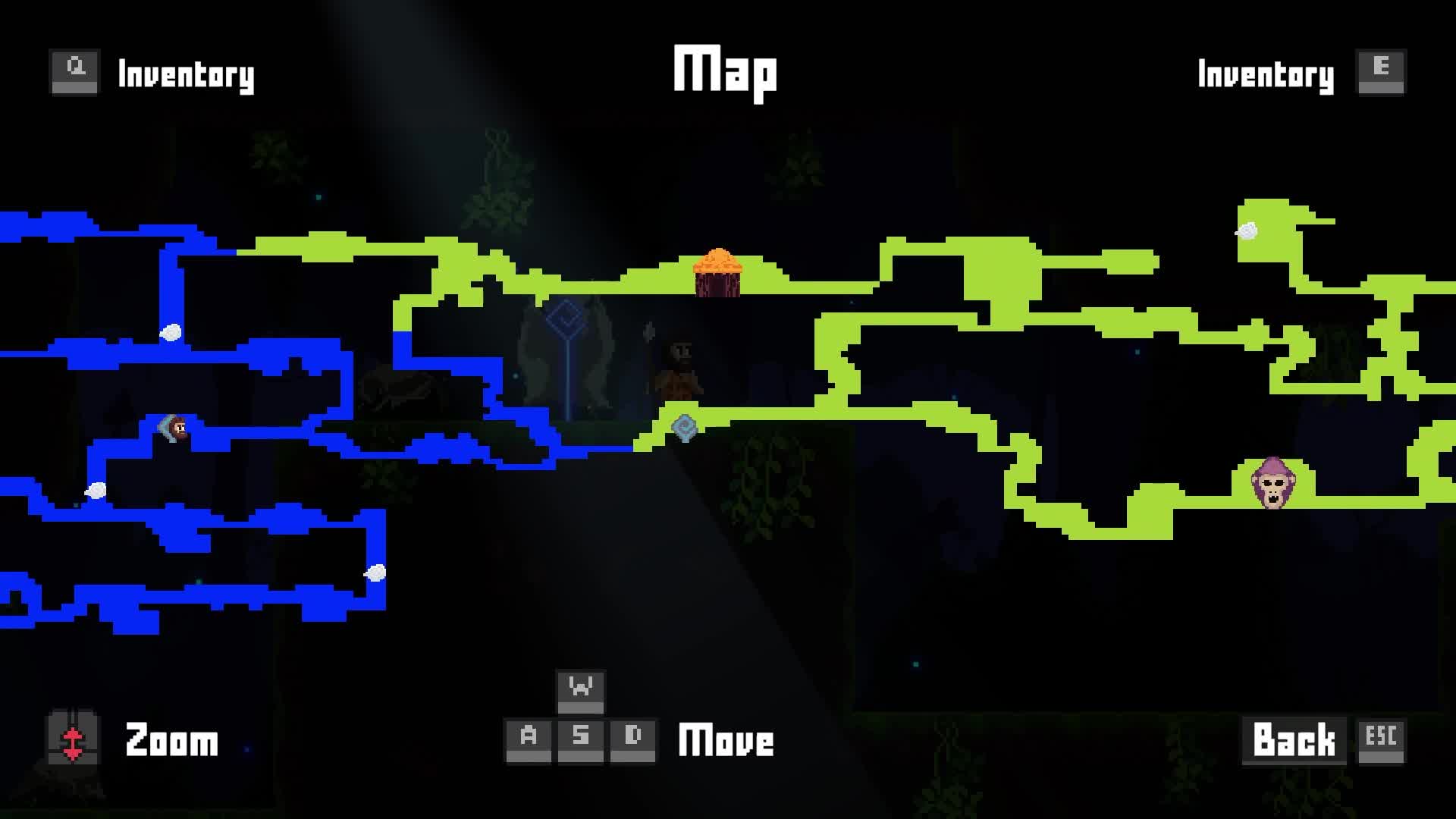Click the white stone marker in the green area
This screenshot has width=1456, height=819.
coord(1247,231)
